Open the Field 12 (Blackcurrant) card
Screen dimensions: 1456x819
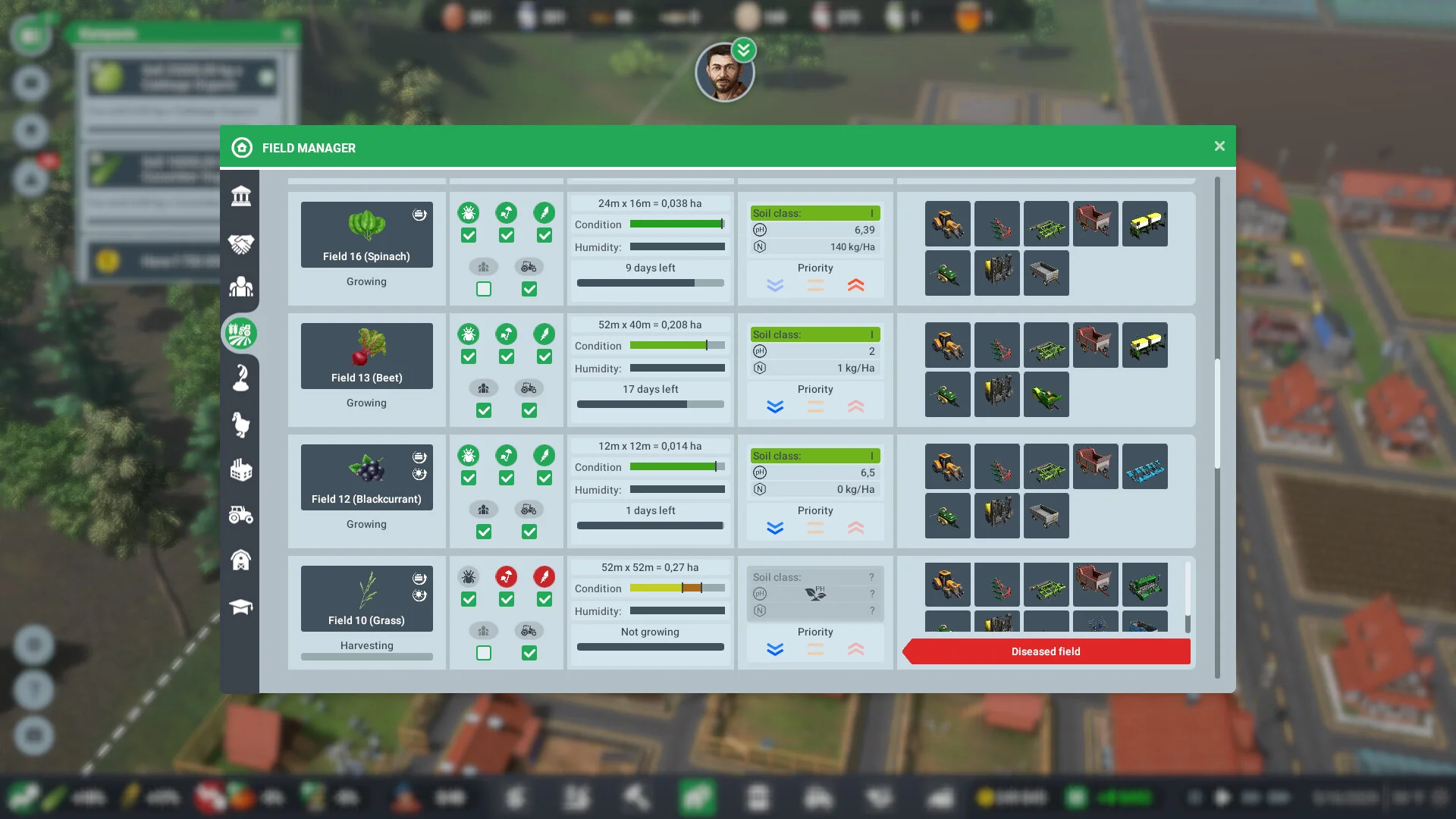click(x=366, y=477)
